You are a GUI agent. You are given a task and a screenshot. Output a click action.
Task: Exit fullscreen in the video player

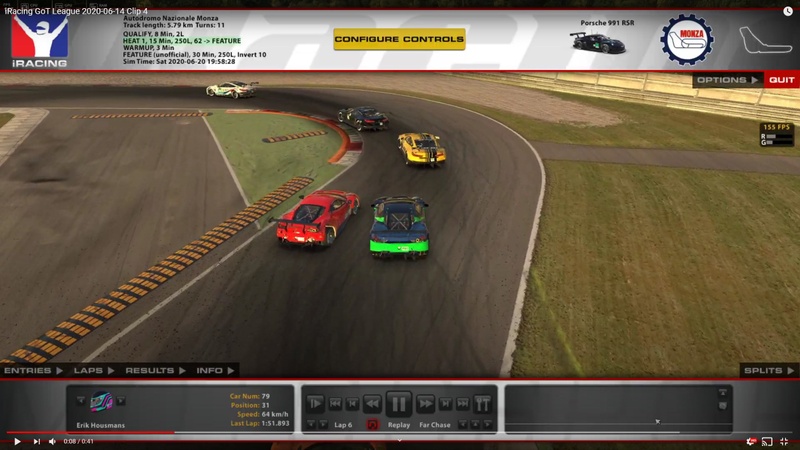[x=786, y=441]
